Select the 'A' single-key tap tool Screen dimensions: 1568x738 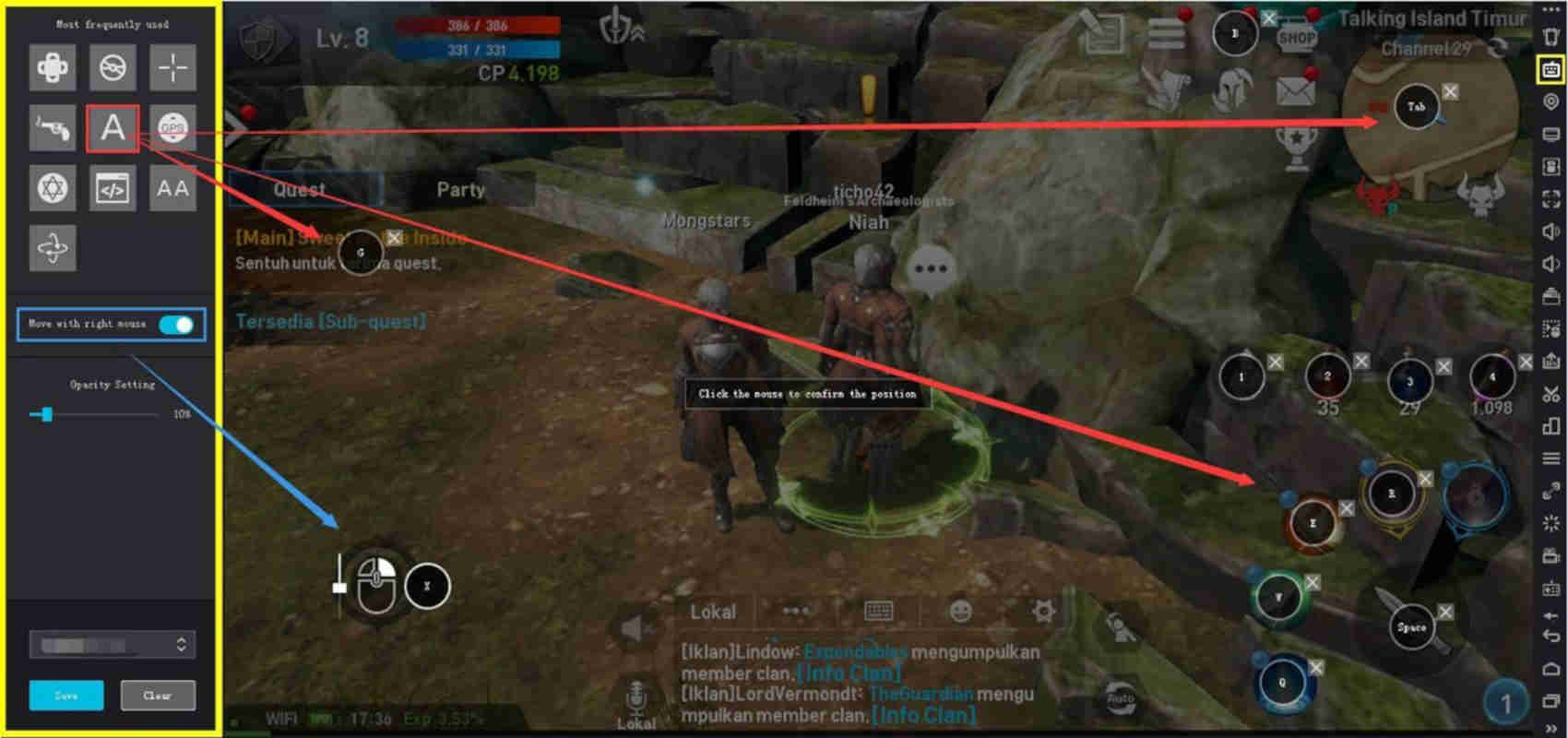pos(113,127)
